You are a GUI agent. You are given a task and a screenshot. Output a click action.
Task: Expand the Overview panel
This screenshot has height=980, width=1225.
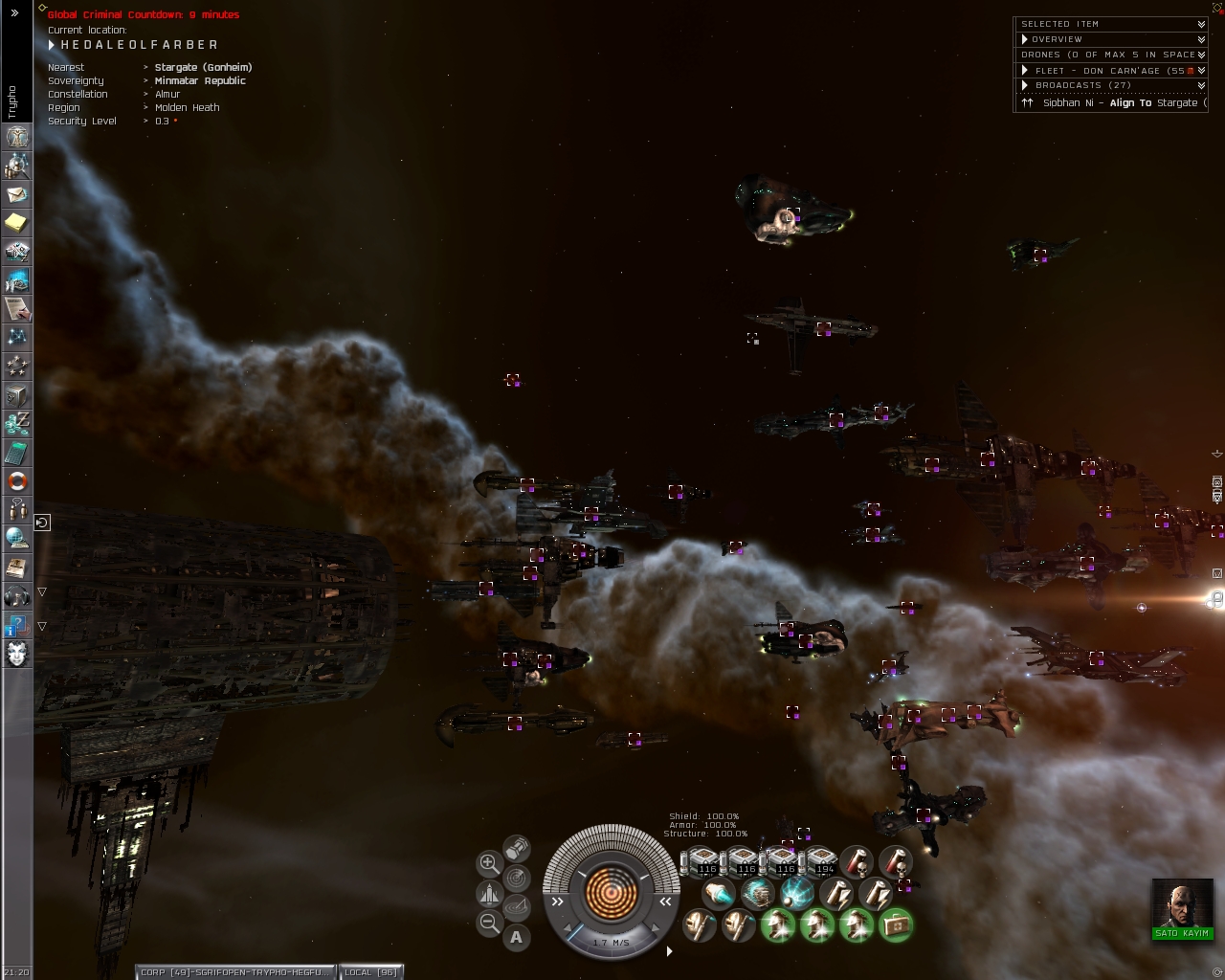click(x=1110, y=39)
